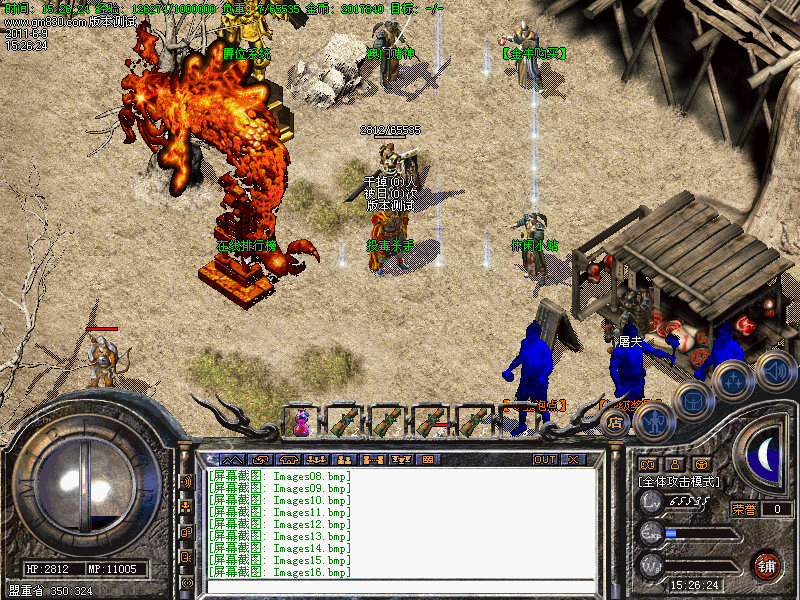Click inside the chat input field
This screenshot has height=600, width=800.
tap(400, 586)
